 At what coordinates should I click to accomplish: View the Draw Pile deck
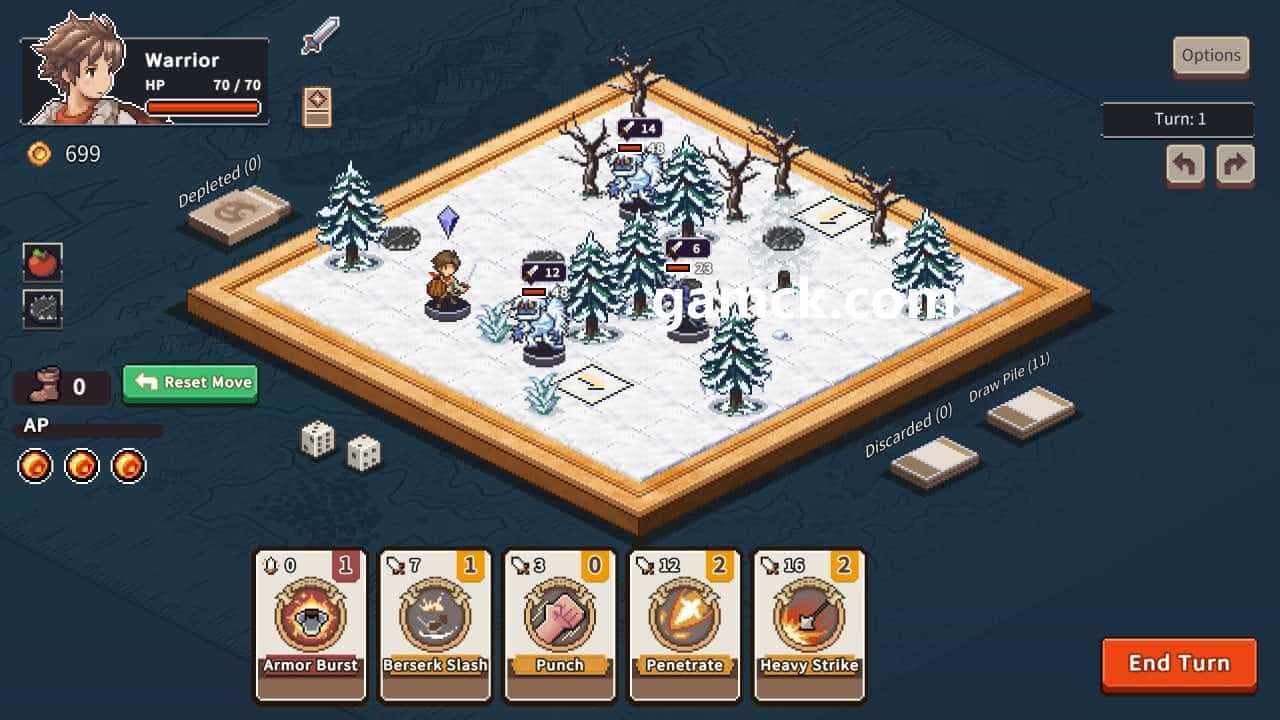click(1030, 411)
